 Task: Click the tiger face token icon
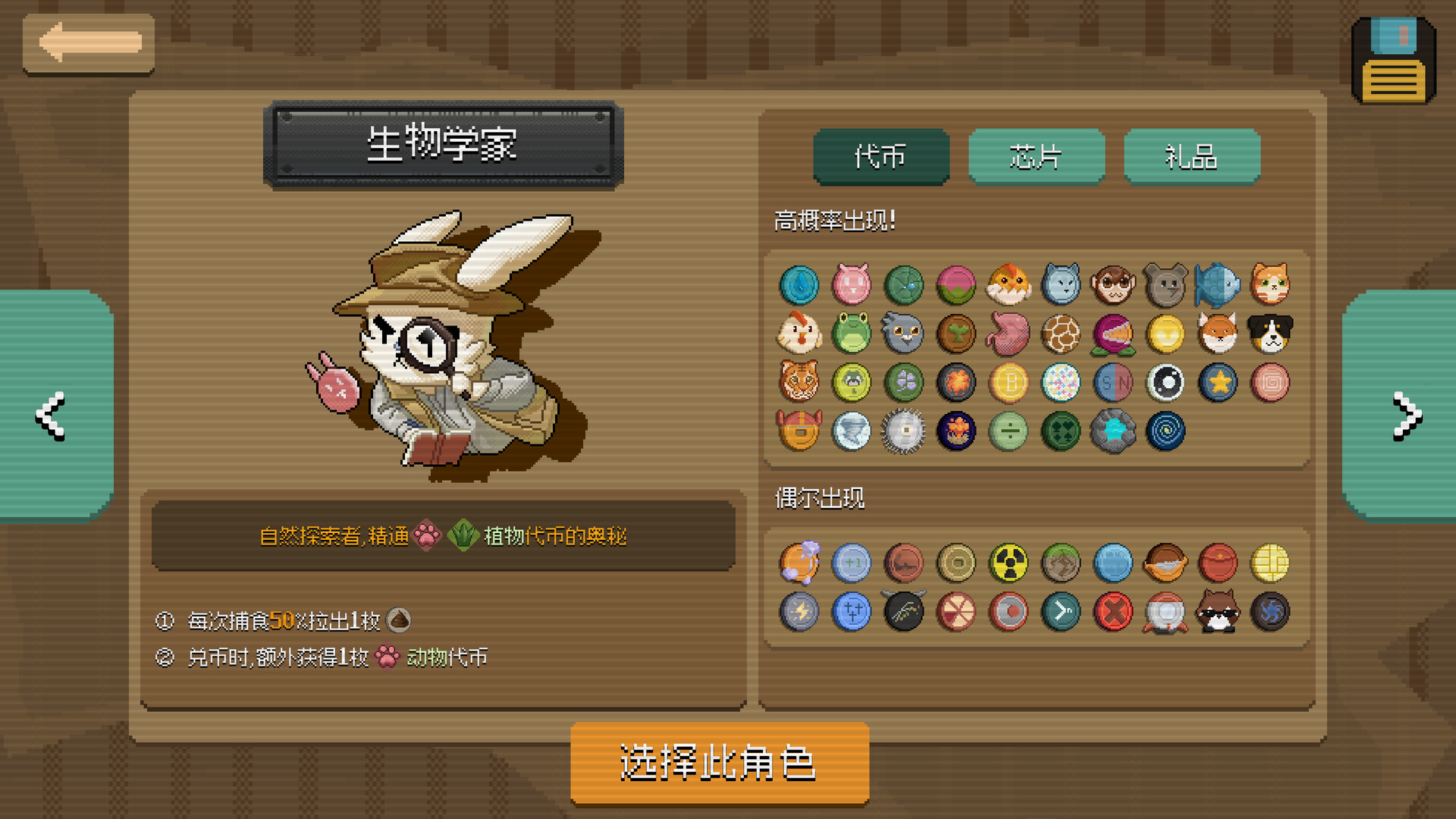click(799, 383)
